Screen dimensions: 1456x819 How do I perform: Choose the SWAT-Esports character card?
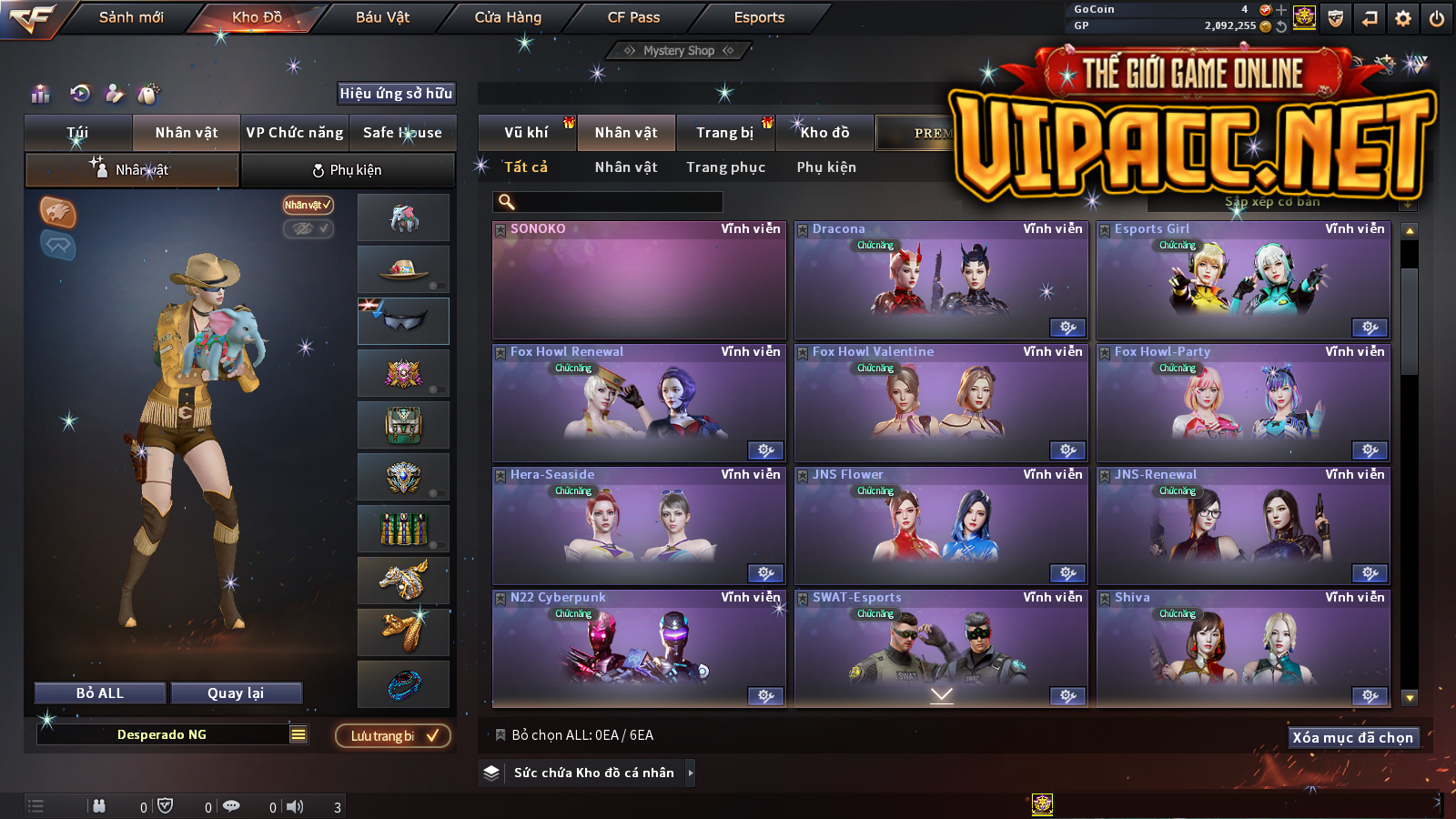click(x=941, y=648)
